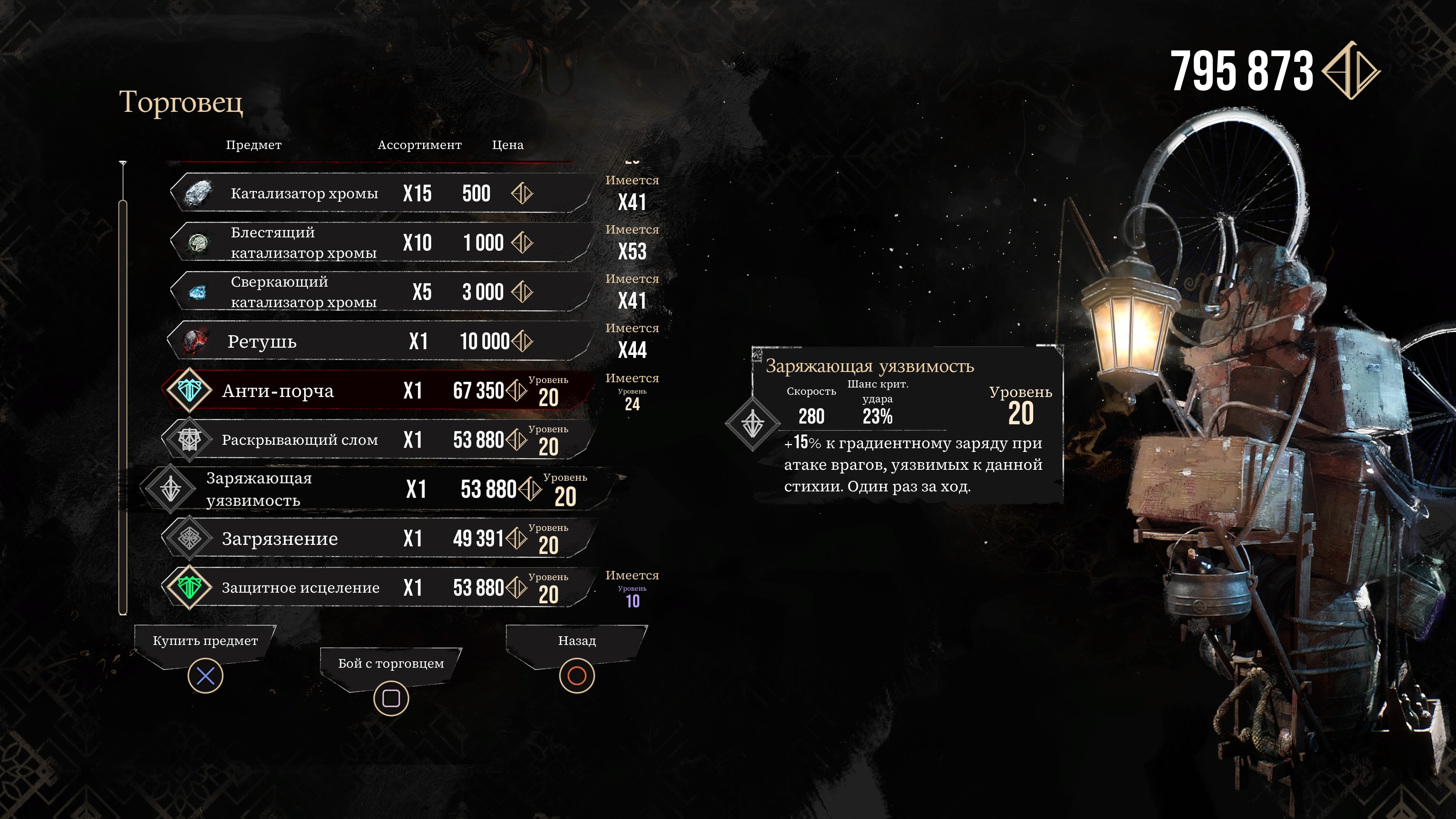1456x819 pixels.
Task: Click the shop list scrollbar
Action: click(x=122, y=407)
